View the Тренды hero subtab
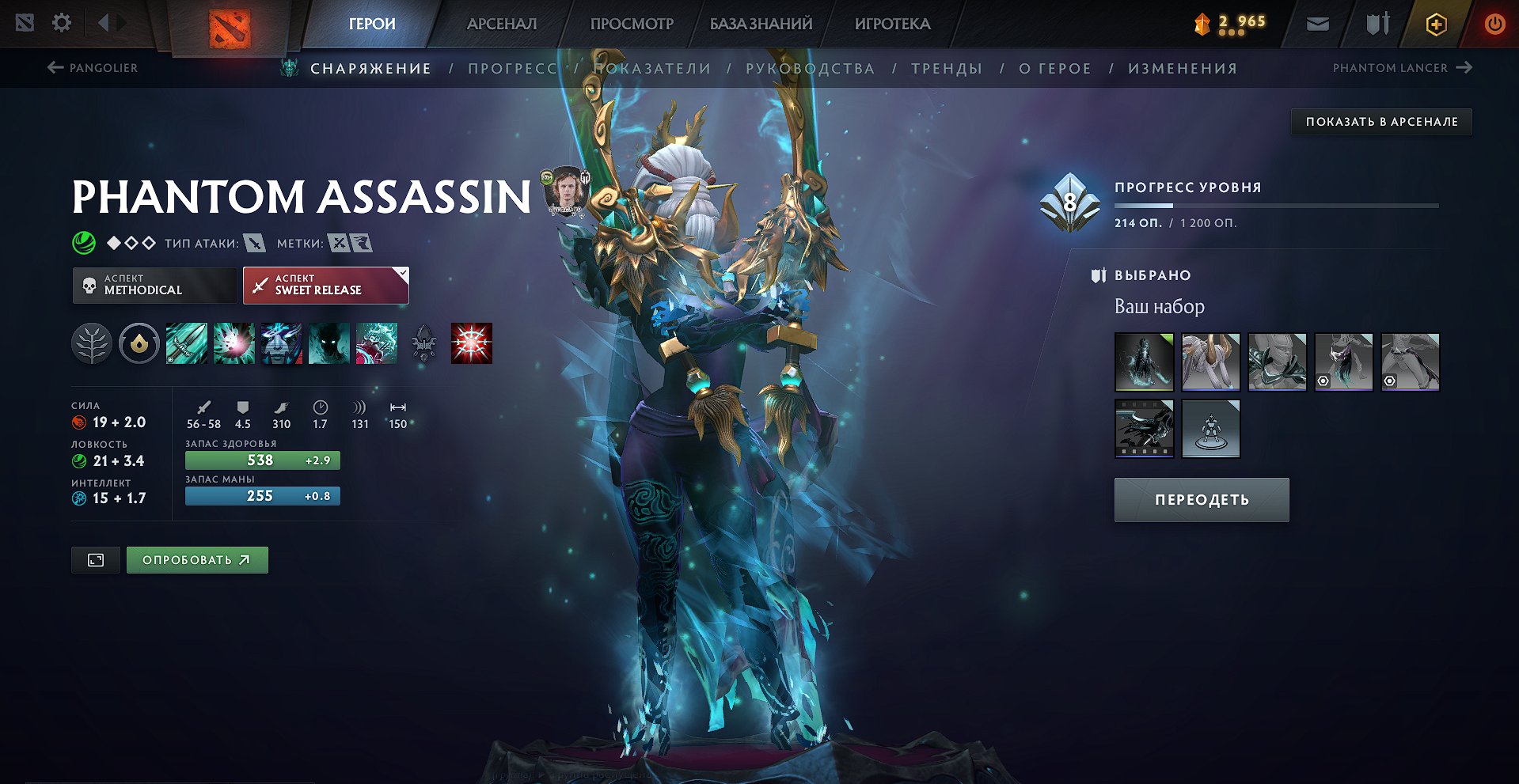This screenshot has height=784, width=1519. (x=947, y=69)
